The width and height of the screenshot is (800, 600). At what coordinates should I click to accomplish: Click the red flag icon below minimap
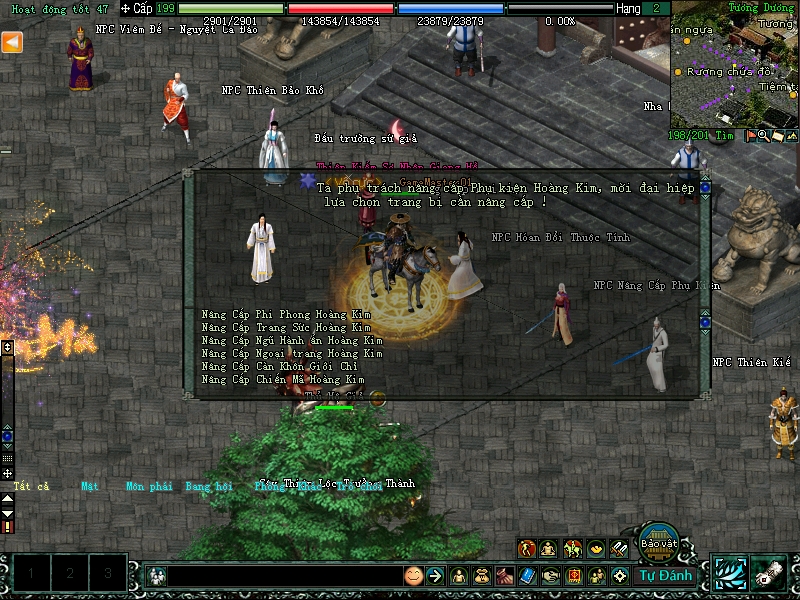click(750, 136)
